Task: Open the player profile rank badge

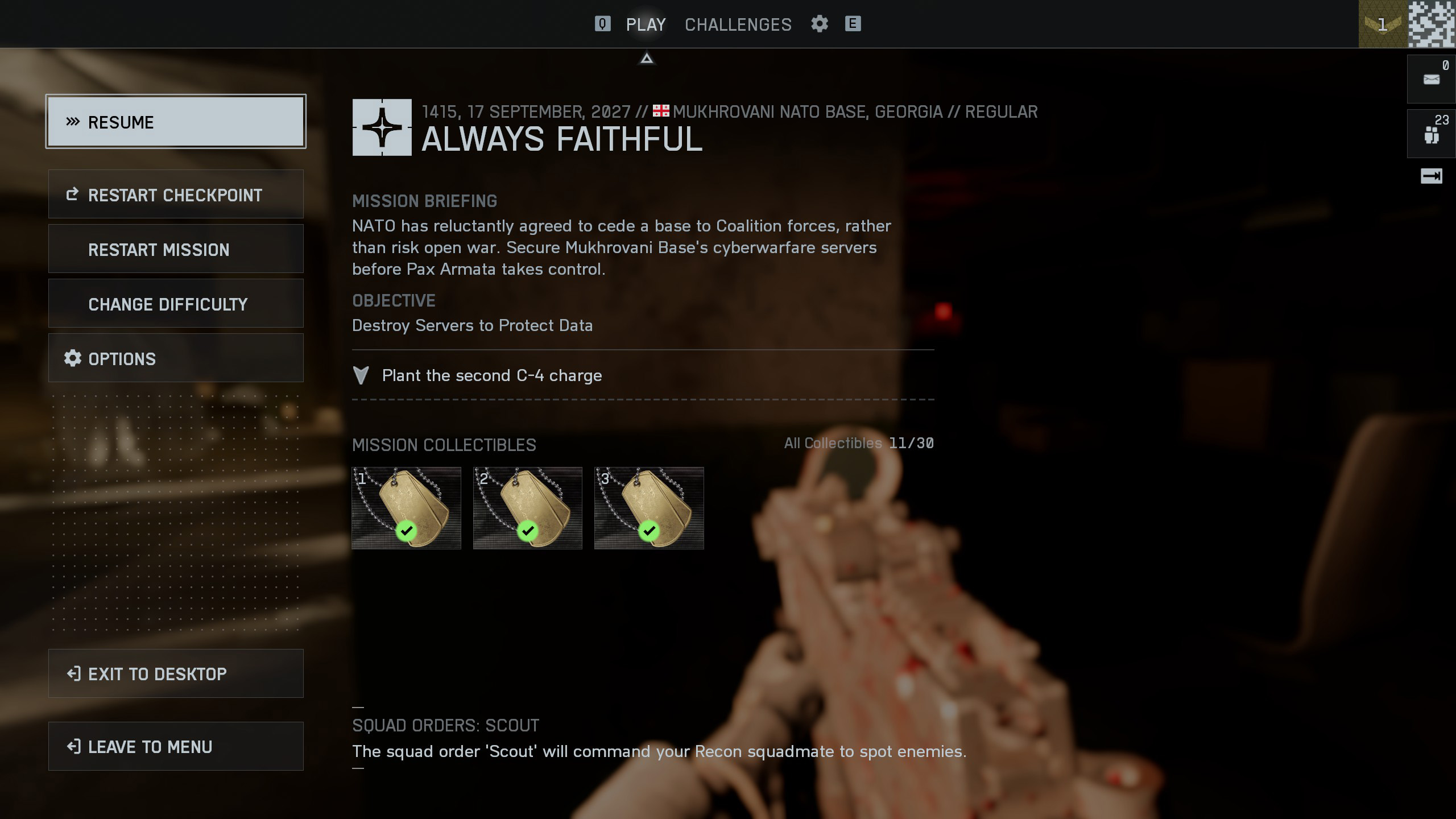Action: pos(1383,24)
